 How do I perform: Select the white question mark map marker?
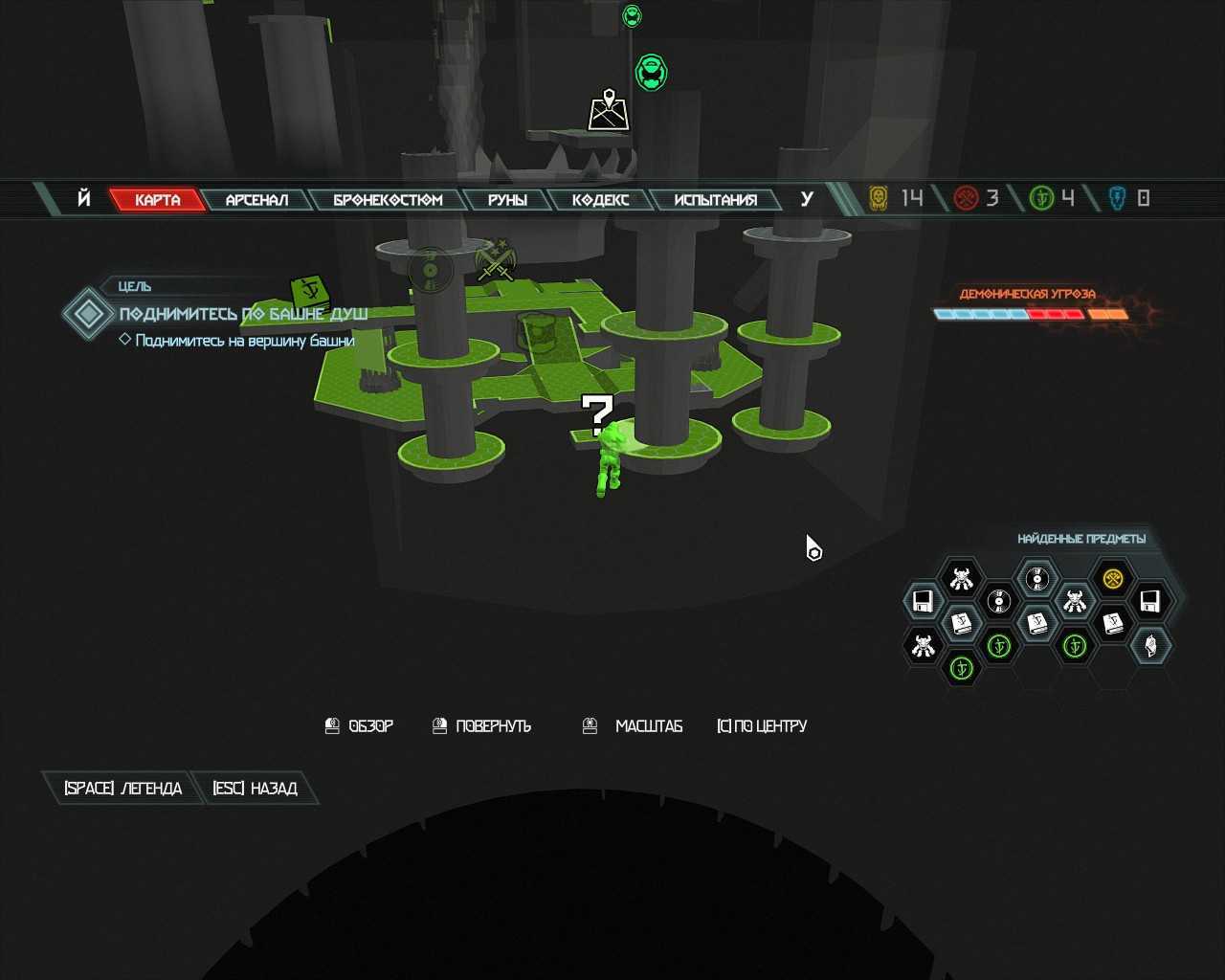[597, 414]
